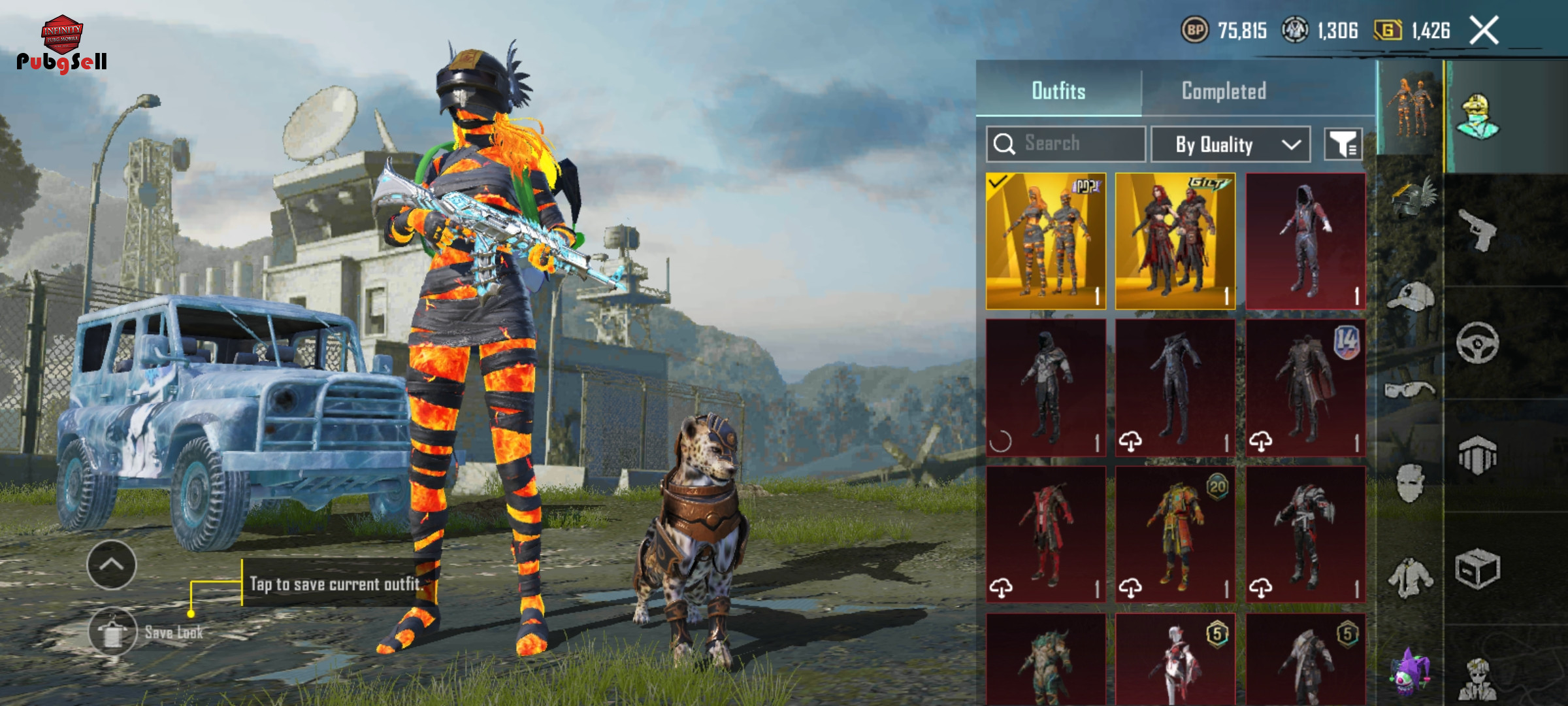Open the jacket clothing category

[x=1410, y=578]
